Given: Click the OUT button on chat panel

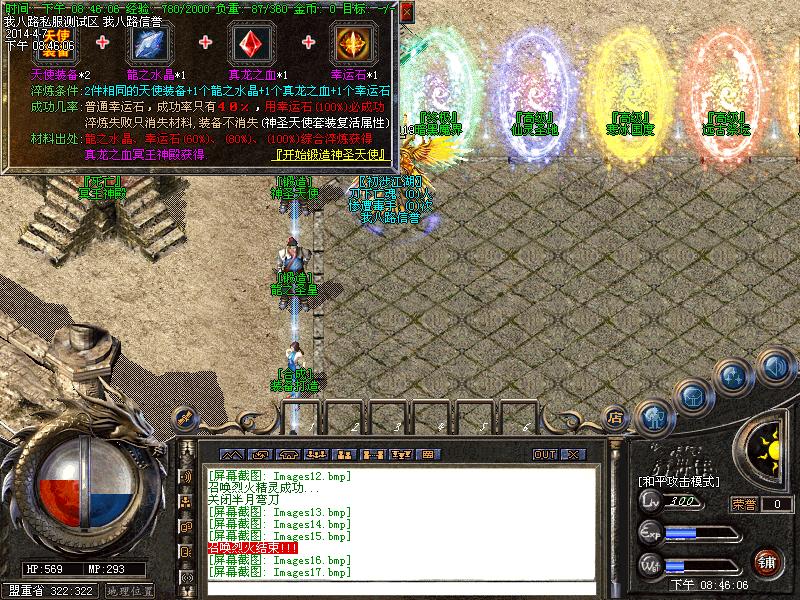Looking at the screenshot, I should tap(545, 454).
